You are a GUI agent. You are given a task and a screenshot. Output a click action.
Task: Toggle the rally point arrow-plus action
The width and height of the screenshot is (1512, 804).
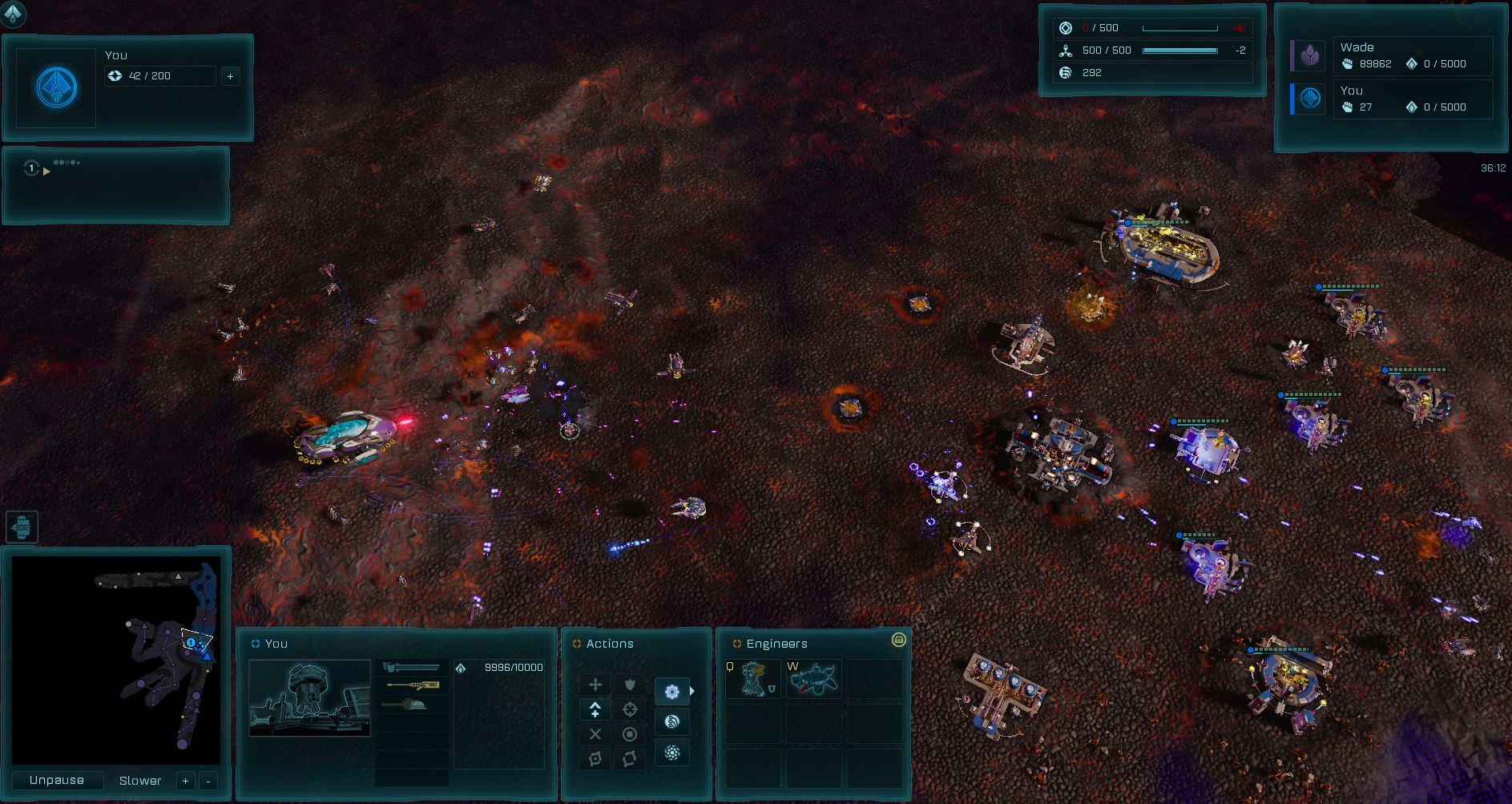pos(595,709)
